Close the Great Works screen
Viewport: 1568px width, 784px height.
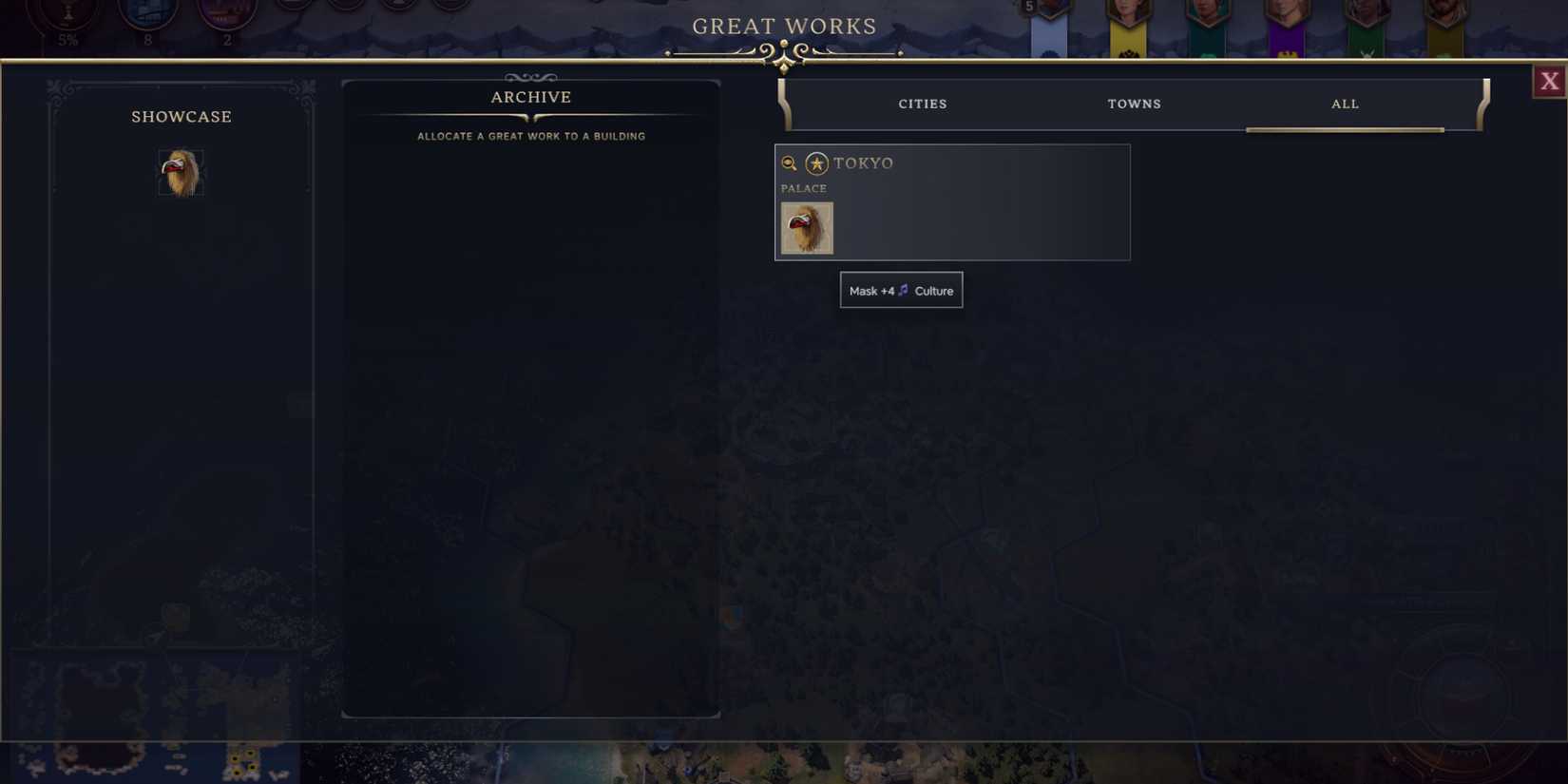[x=1550, y=81]
